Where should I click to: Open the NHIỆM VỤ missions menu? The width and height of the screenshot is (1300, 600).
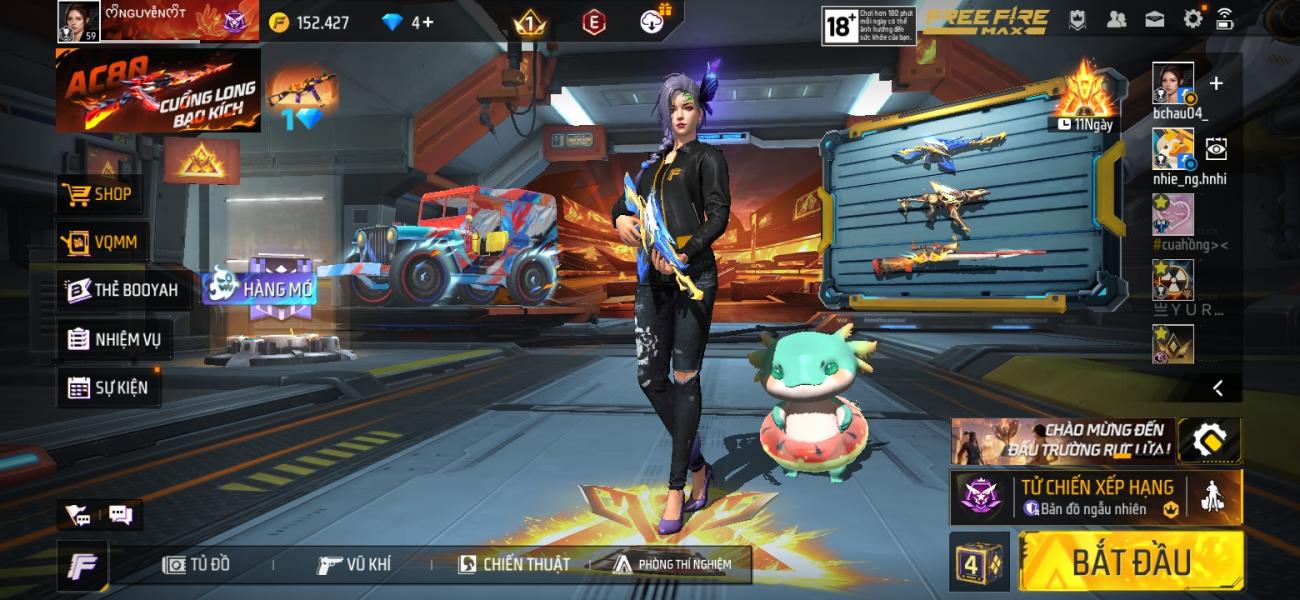pyautogui.click(x=113, y=339)
